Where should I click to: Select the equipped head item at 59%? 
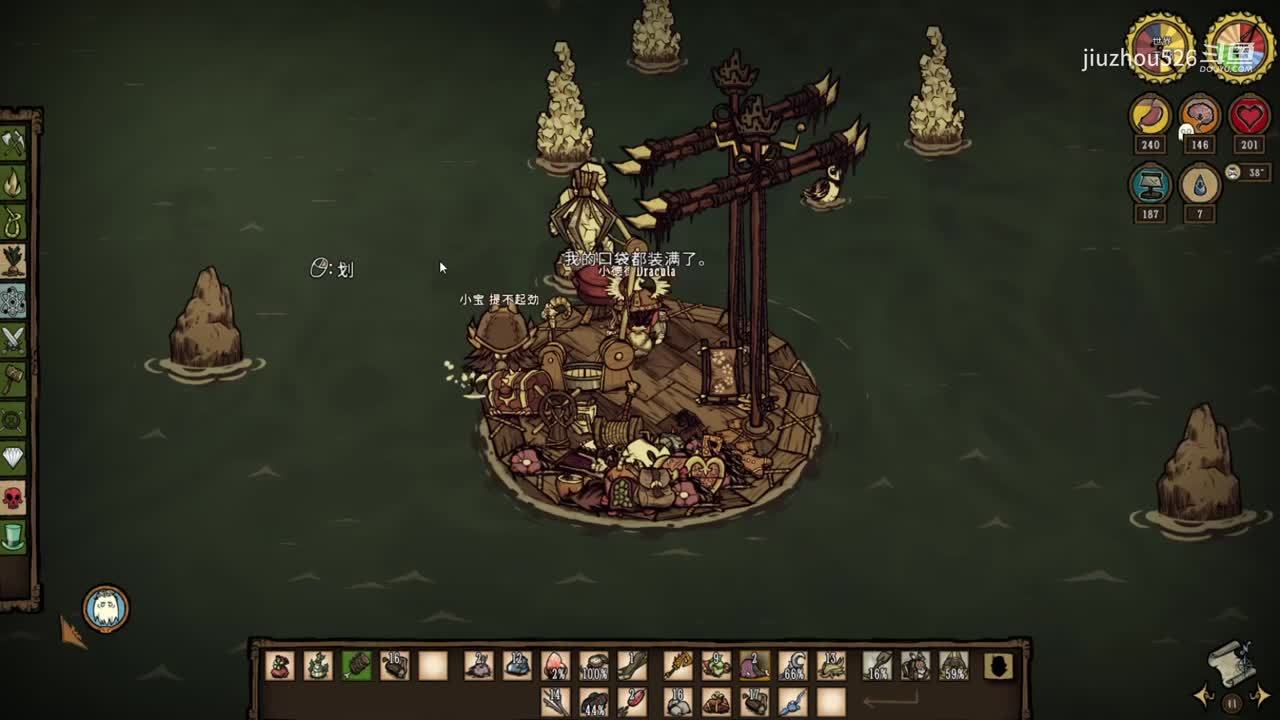click(953, 665)
